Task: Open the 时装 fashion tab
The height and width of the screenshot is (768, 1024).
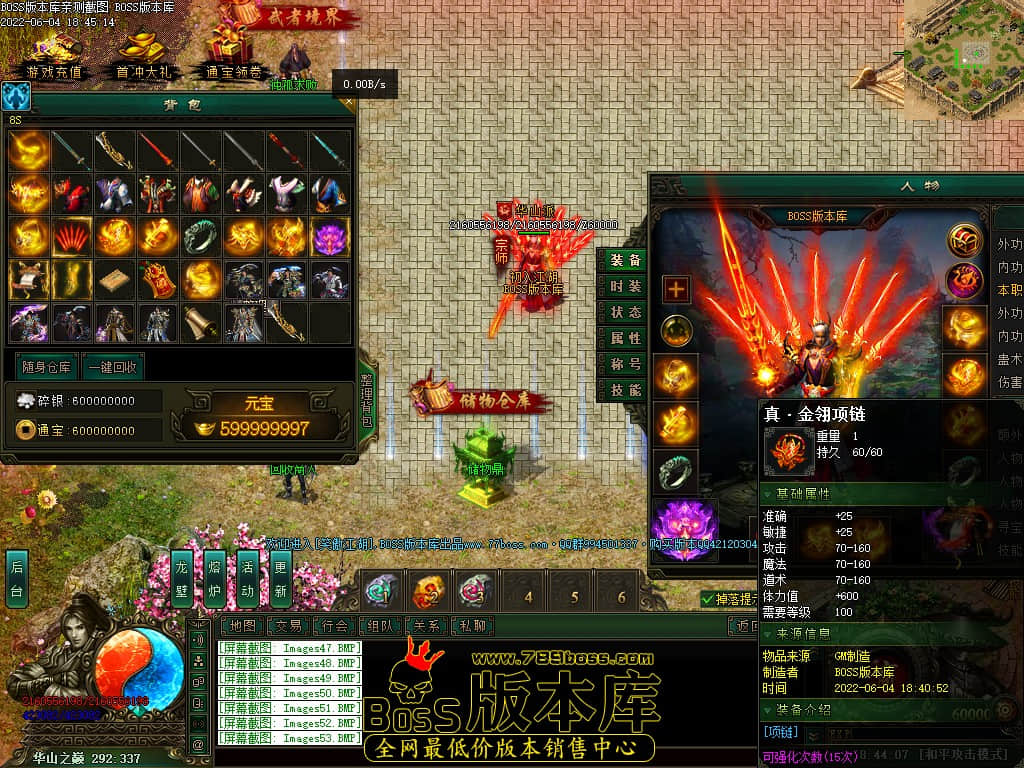Action: [x=626, y=286]
